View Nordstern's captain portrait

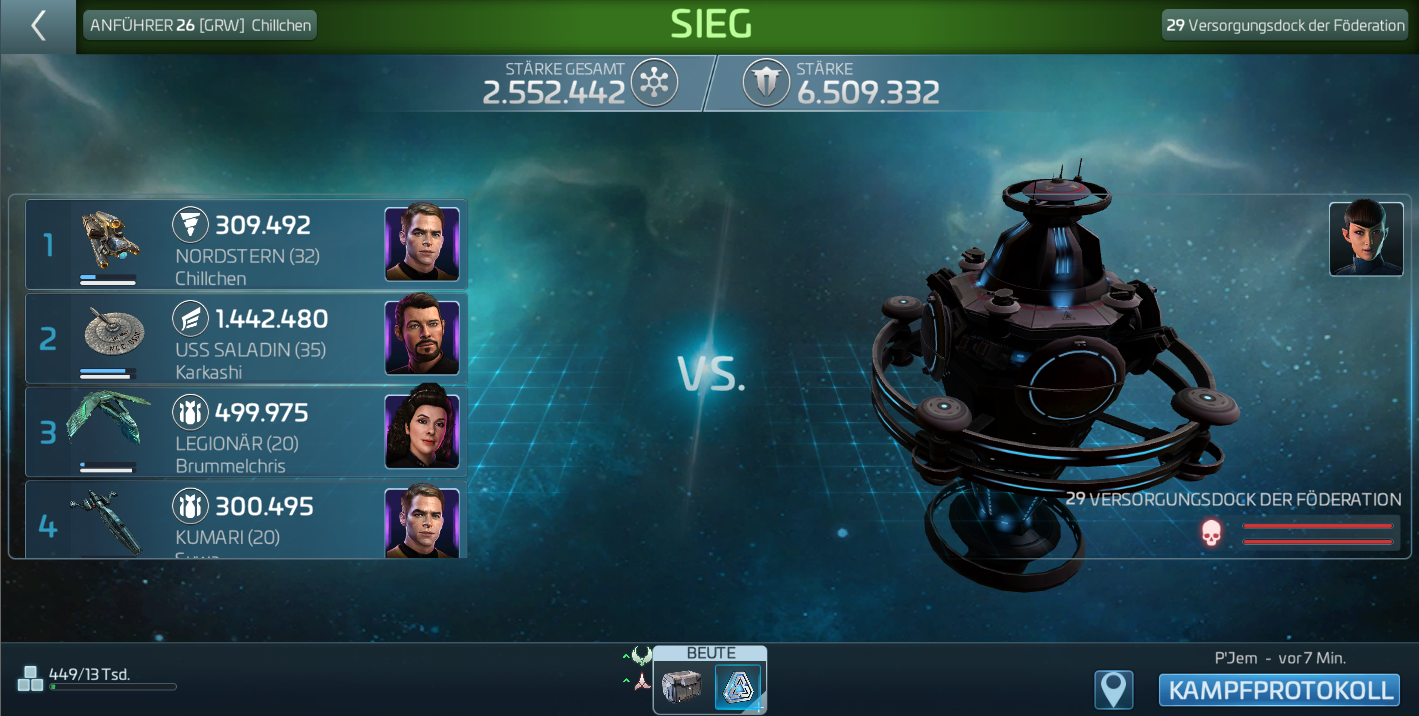[x=422, y=244]
